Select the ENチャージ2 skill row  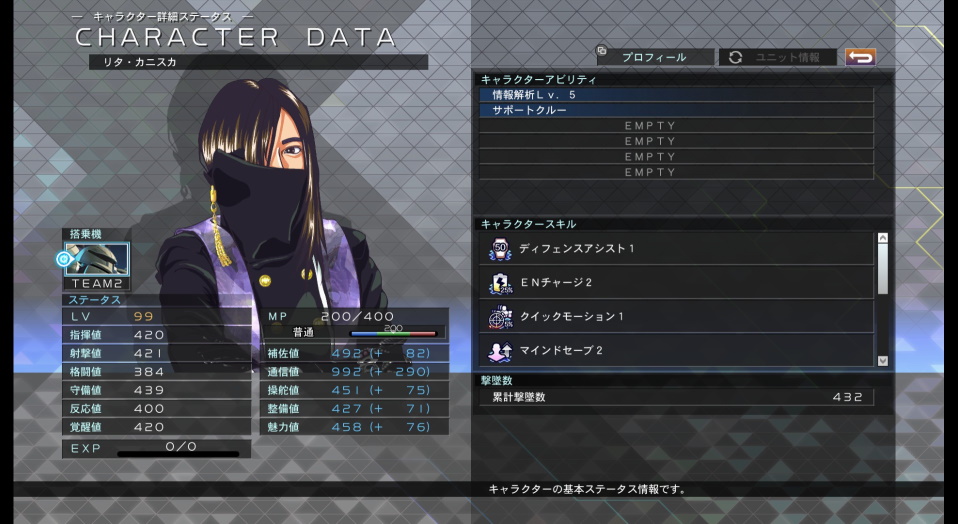678,283
